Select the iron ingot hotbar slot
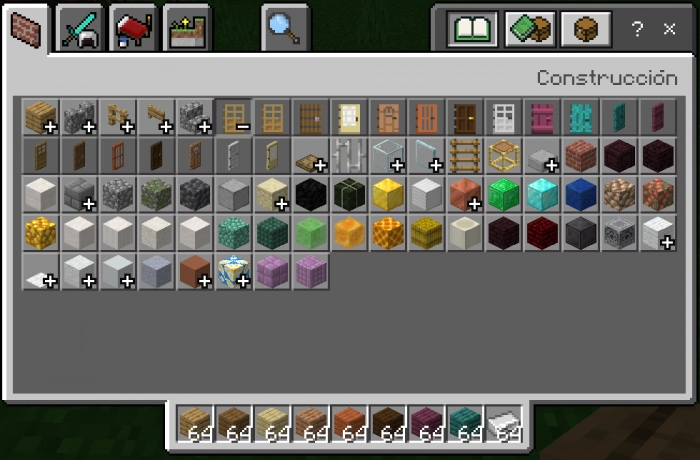The height and width of the screenshot is (460, 700). click(503, 425)
